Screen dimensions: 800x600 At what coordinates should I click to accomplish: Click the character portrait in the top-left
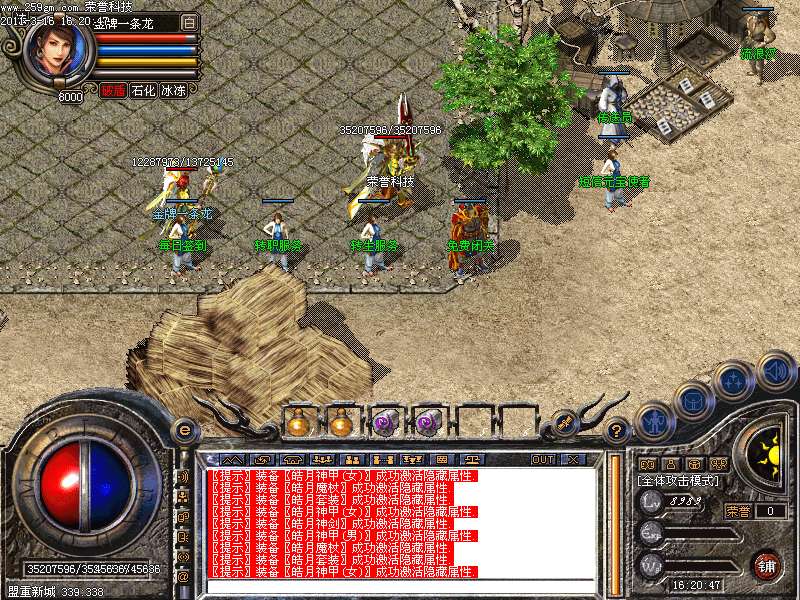[59, 52]
